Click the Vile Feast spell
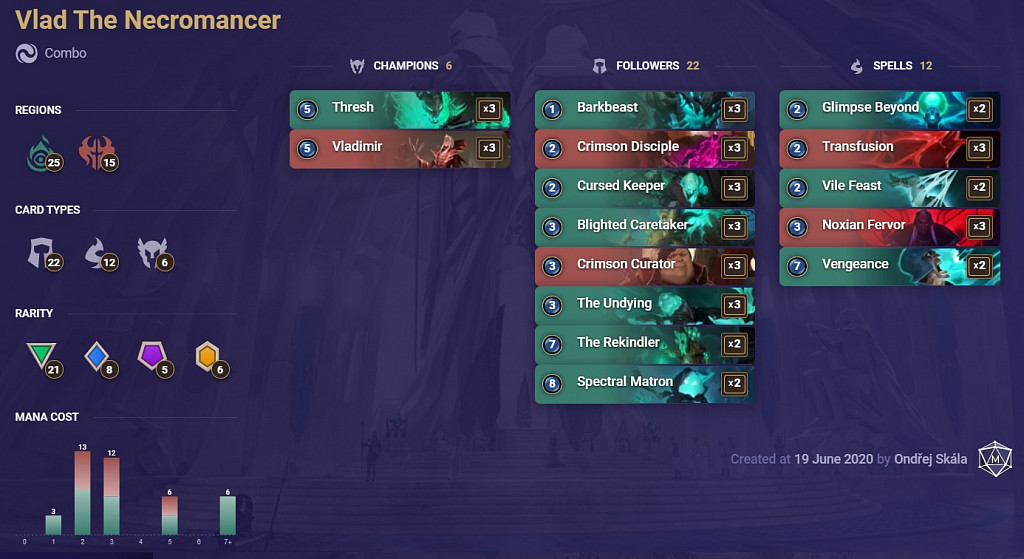Image resolution: width=1024 pixels, height=559 pixels. pos(889,187)
